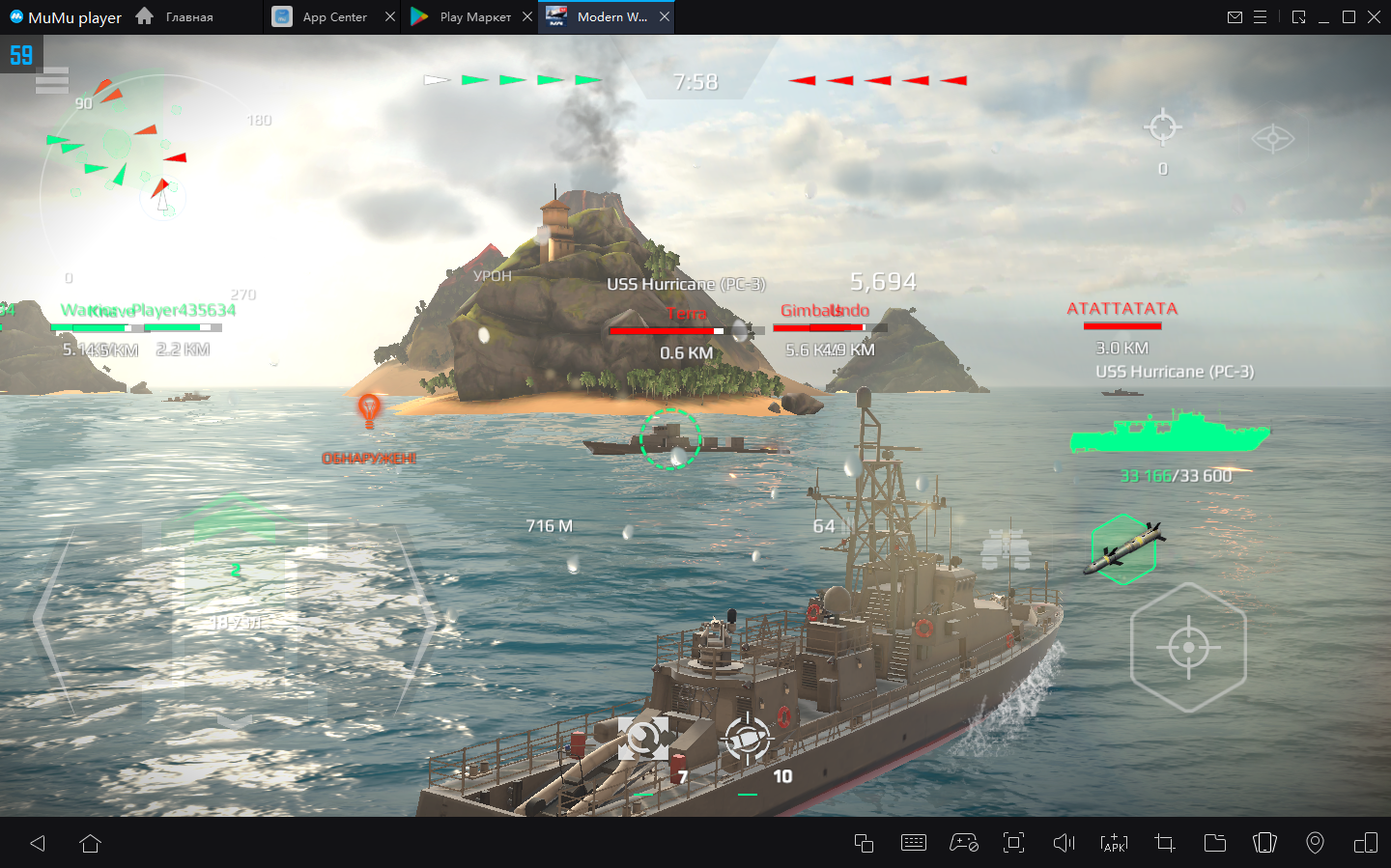Image resolution: width=1391 pixels, height=868 pixels.
Task: Open the hamburger menu above the radar
Action: [51, 81]
